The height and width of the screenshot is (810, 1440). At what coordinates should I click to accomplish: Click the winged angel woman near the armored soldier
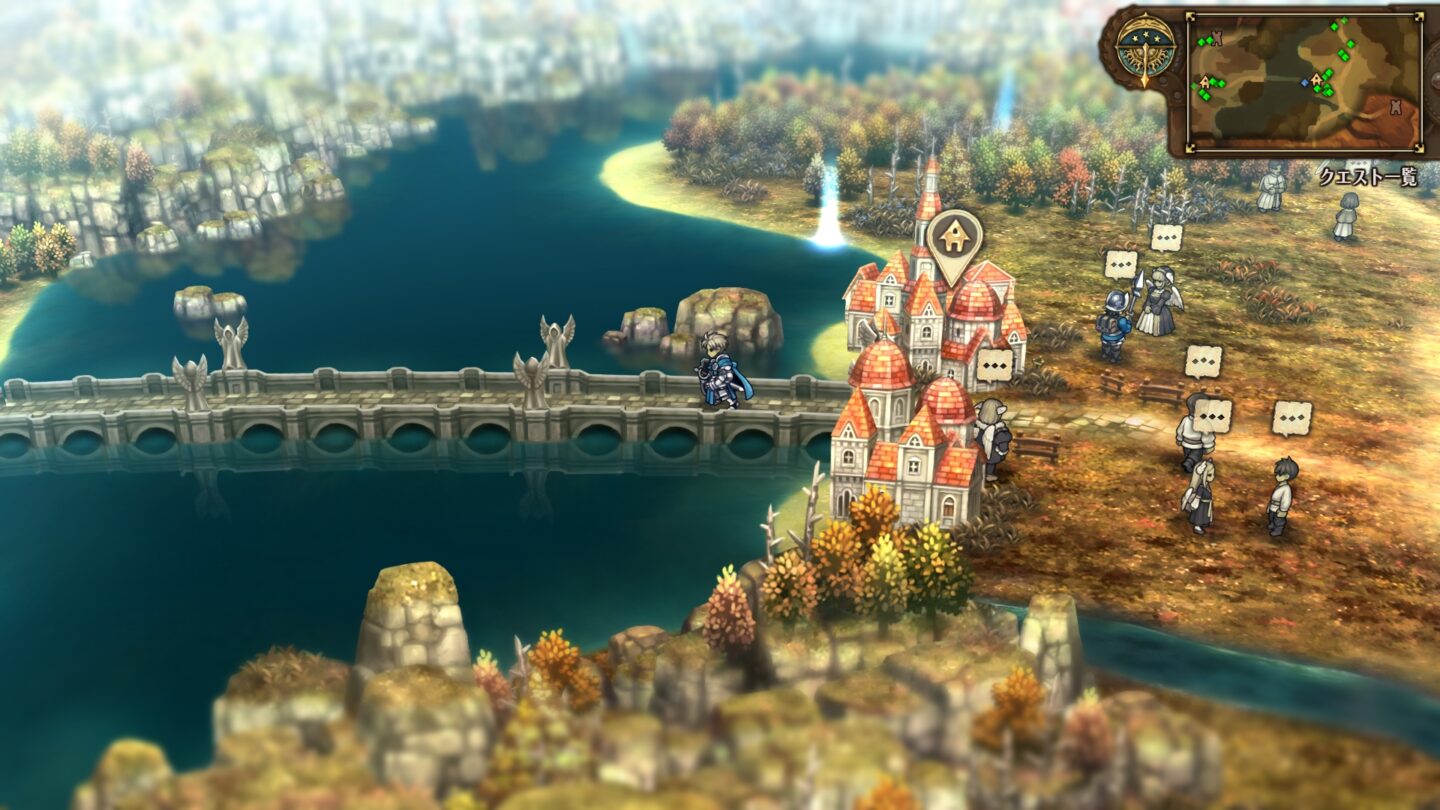pos(1158,305)
